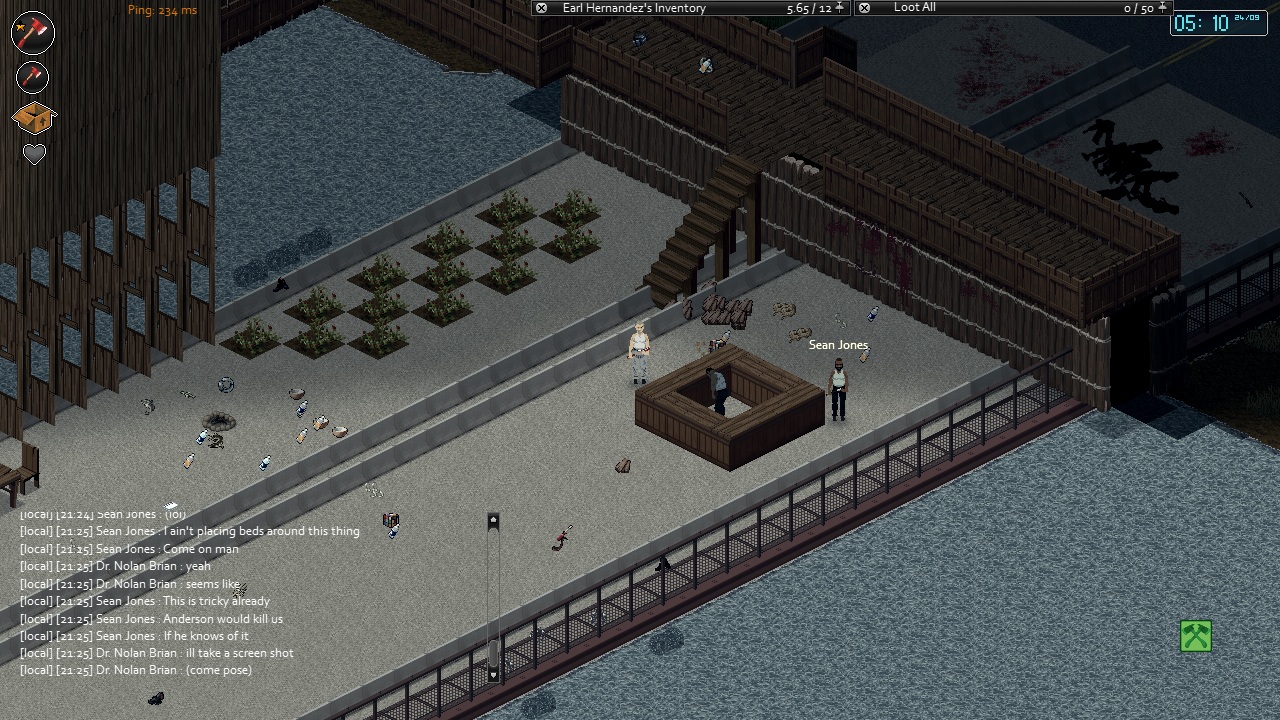Pin Earl Hernandez's Inventory panel
This screenshot has width=1280, height=720.
pyautogui.click(x=840, y=8)
